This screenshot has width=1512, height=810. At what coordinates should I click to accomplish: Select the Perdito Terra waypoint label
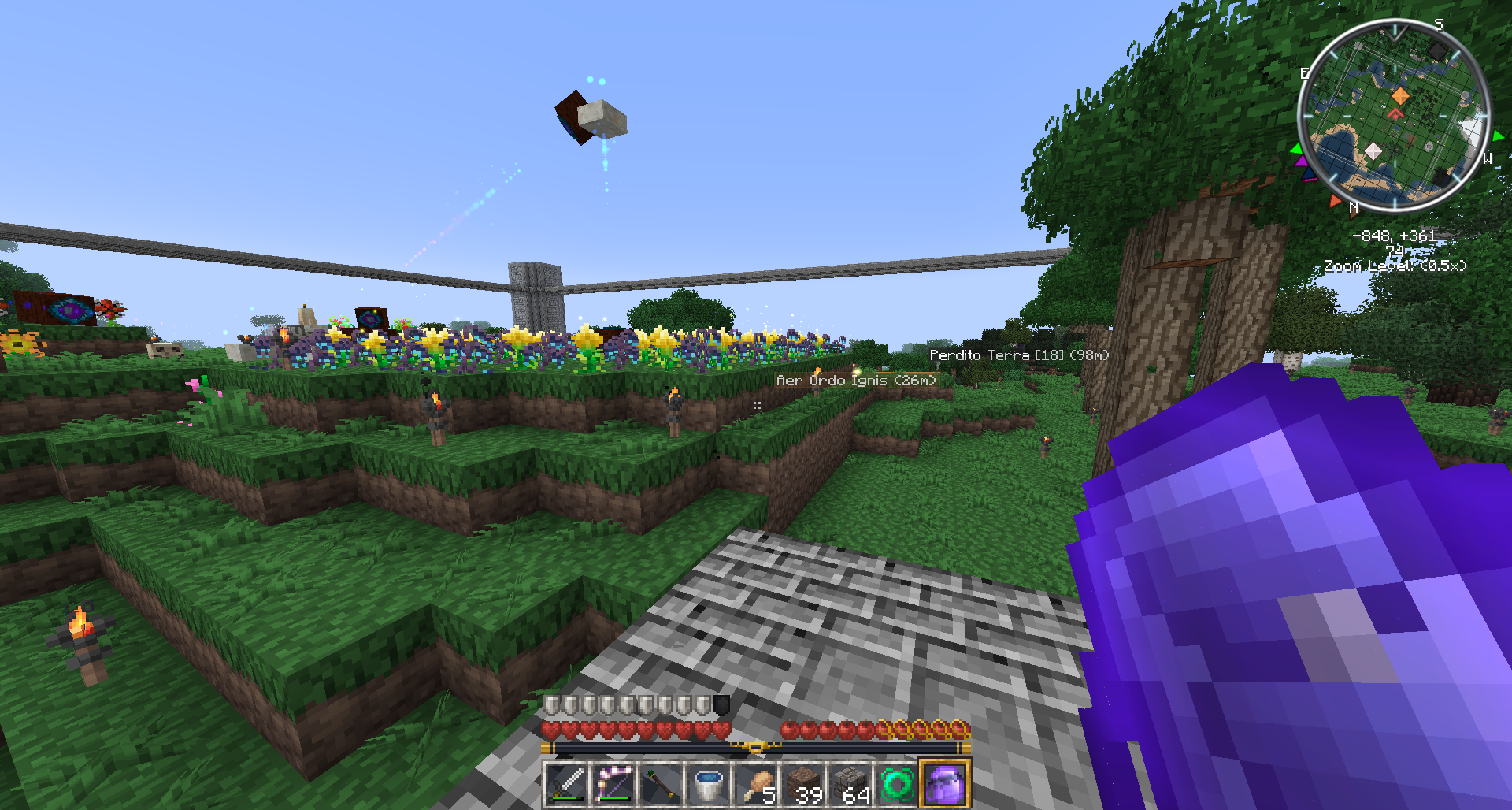[x=1019, y=355]
